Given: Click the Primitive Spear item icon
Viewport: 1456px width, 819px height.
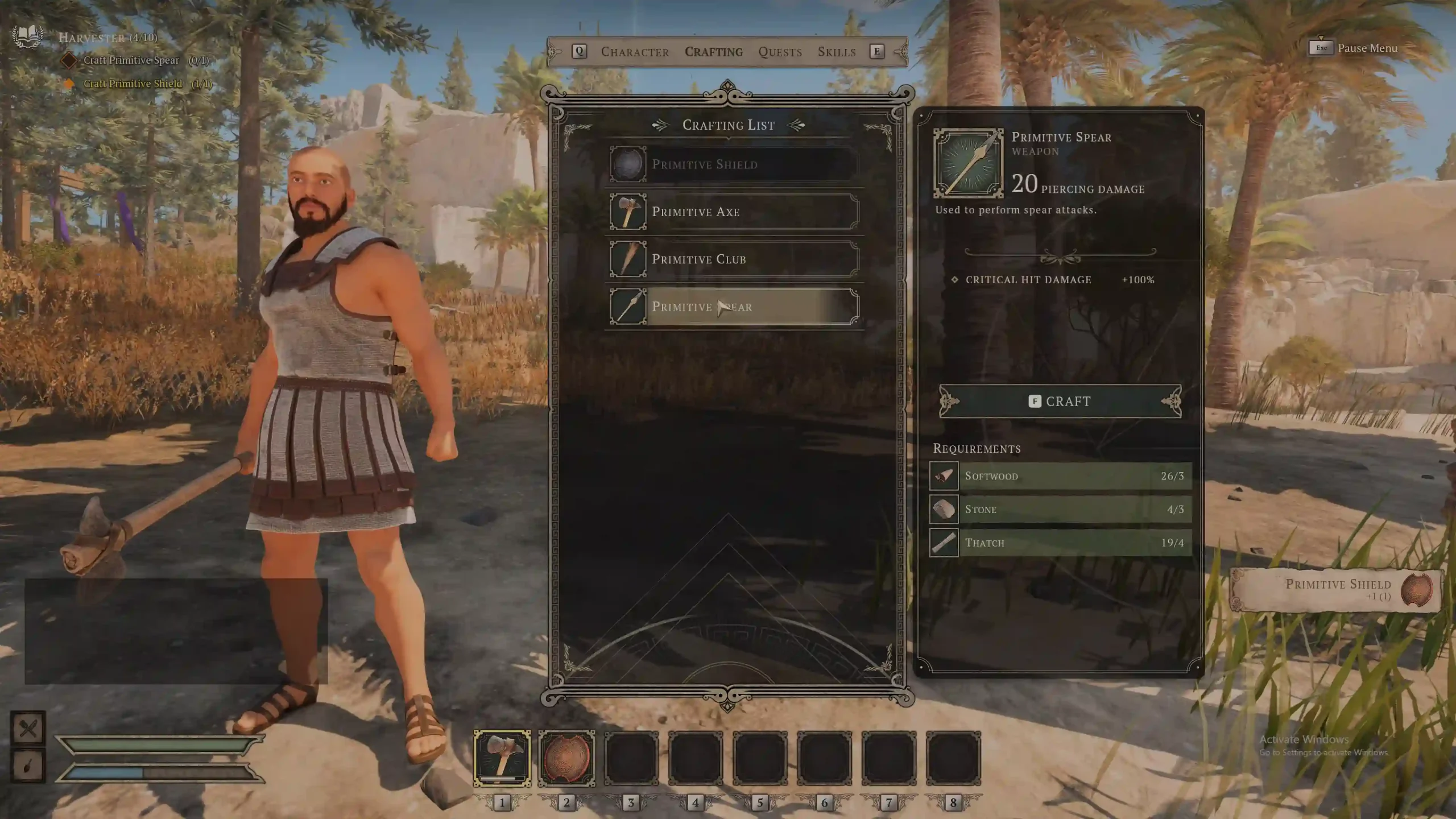Looking at the screenshot, I should (968, 163).
